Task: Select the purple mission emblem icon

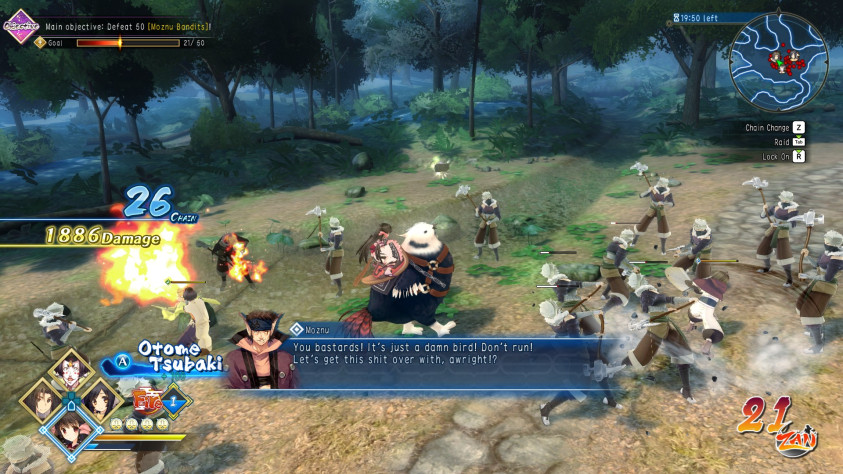Action: 19,25
